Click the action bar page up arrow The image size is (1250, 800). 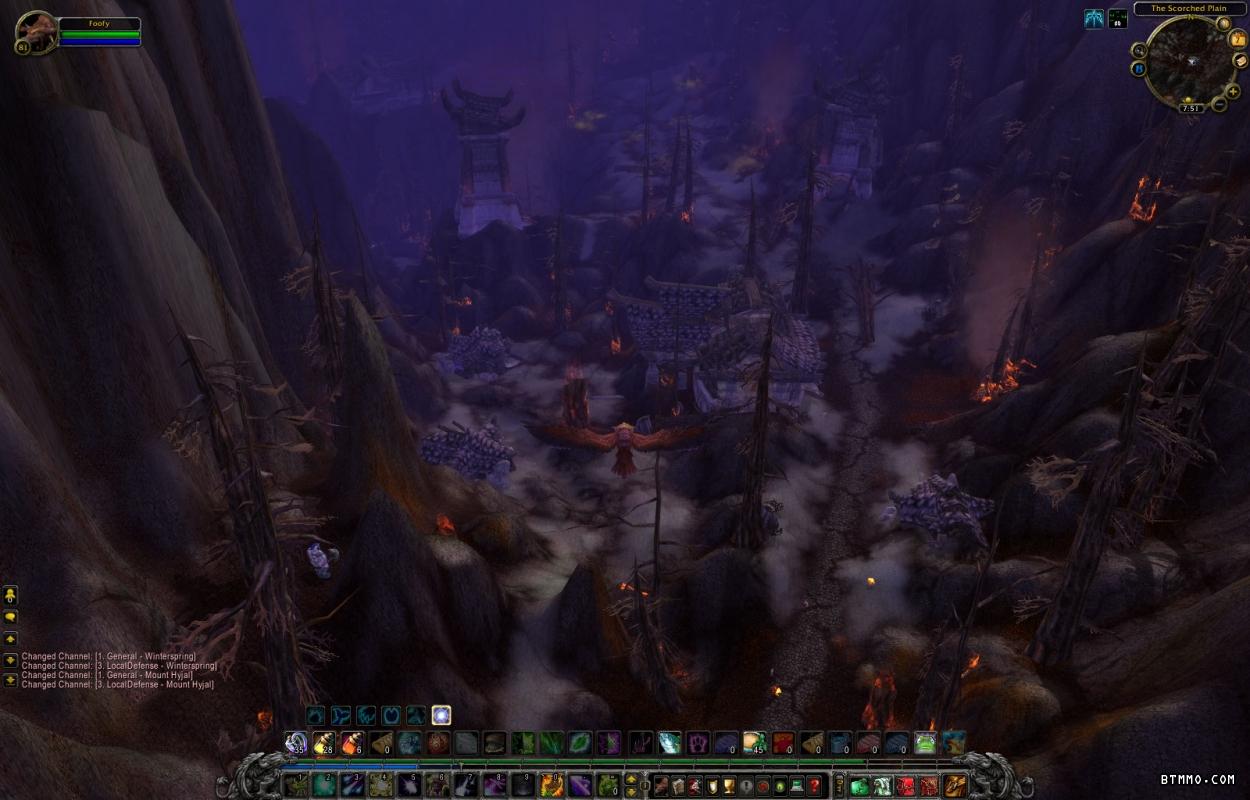coord(631,779)
